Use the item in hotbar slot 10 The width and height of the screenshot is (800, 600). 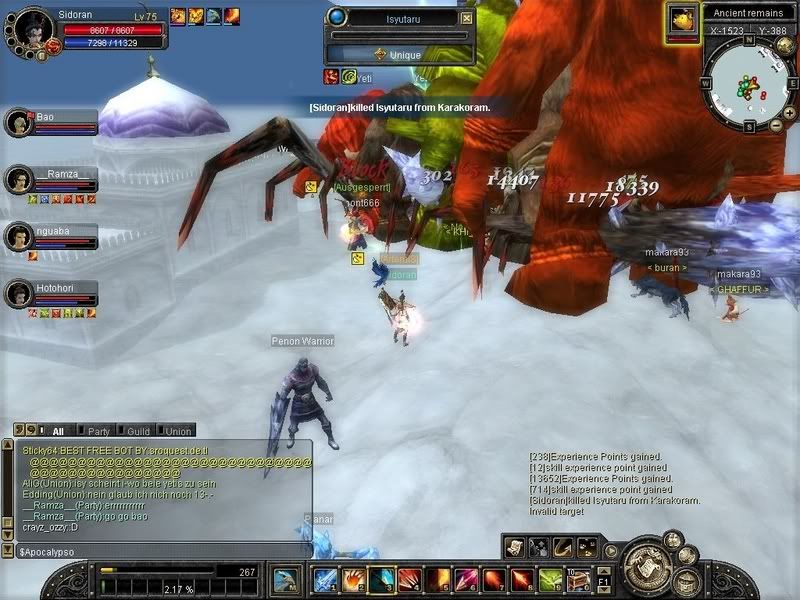pyautogui.click(x=577, y=579)
